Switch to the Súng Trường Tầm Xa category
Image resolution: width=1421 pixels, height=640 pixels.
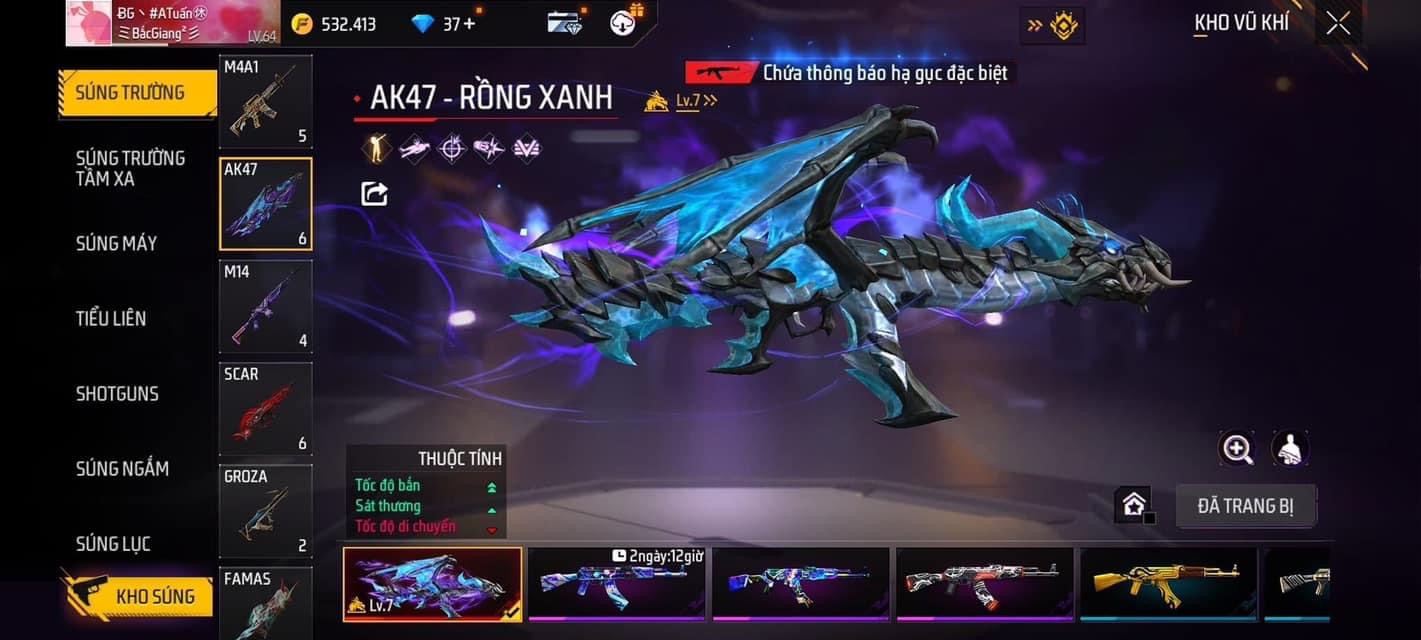130,168
